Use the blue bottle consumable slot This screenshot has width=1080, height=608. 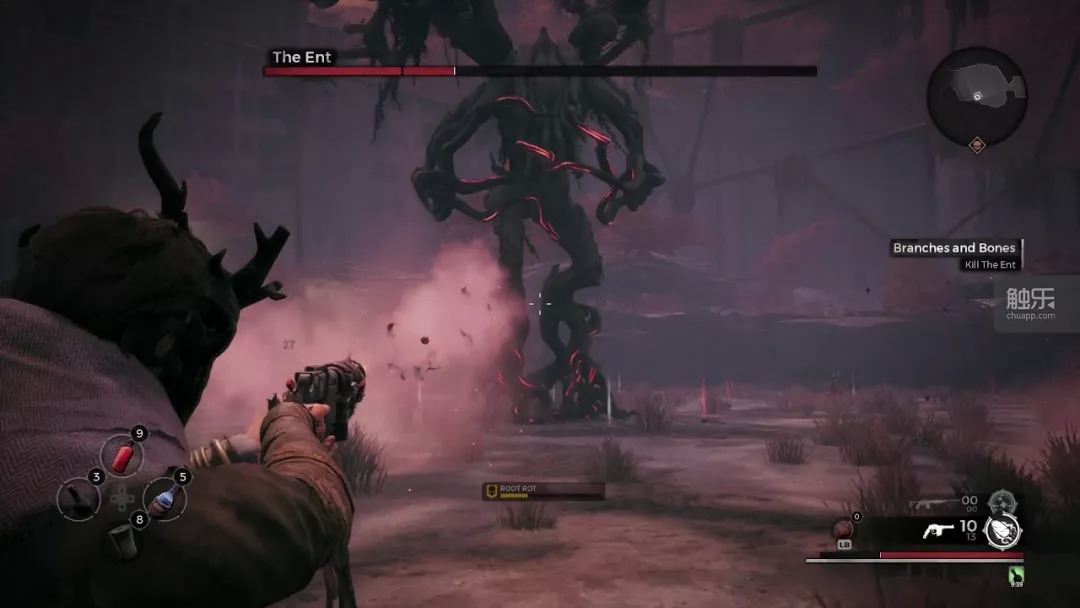tap(165, 497)
